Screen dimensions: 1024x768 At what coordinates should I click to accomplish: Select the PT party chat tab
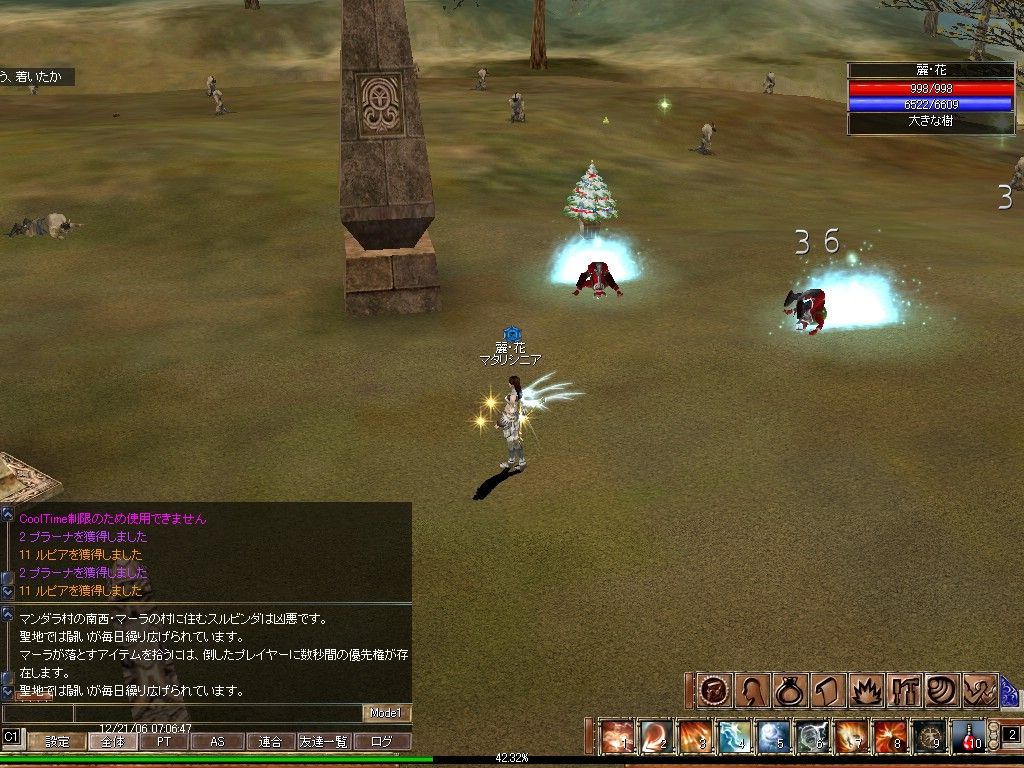click(162, 742)
